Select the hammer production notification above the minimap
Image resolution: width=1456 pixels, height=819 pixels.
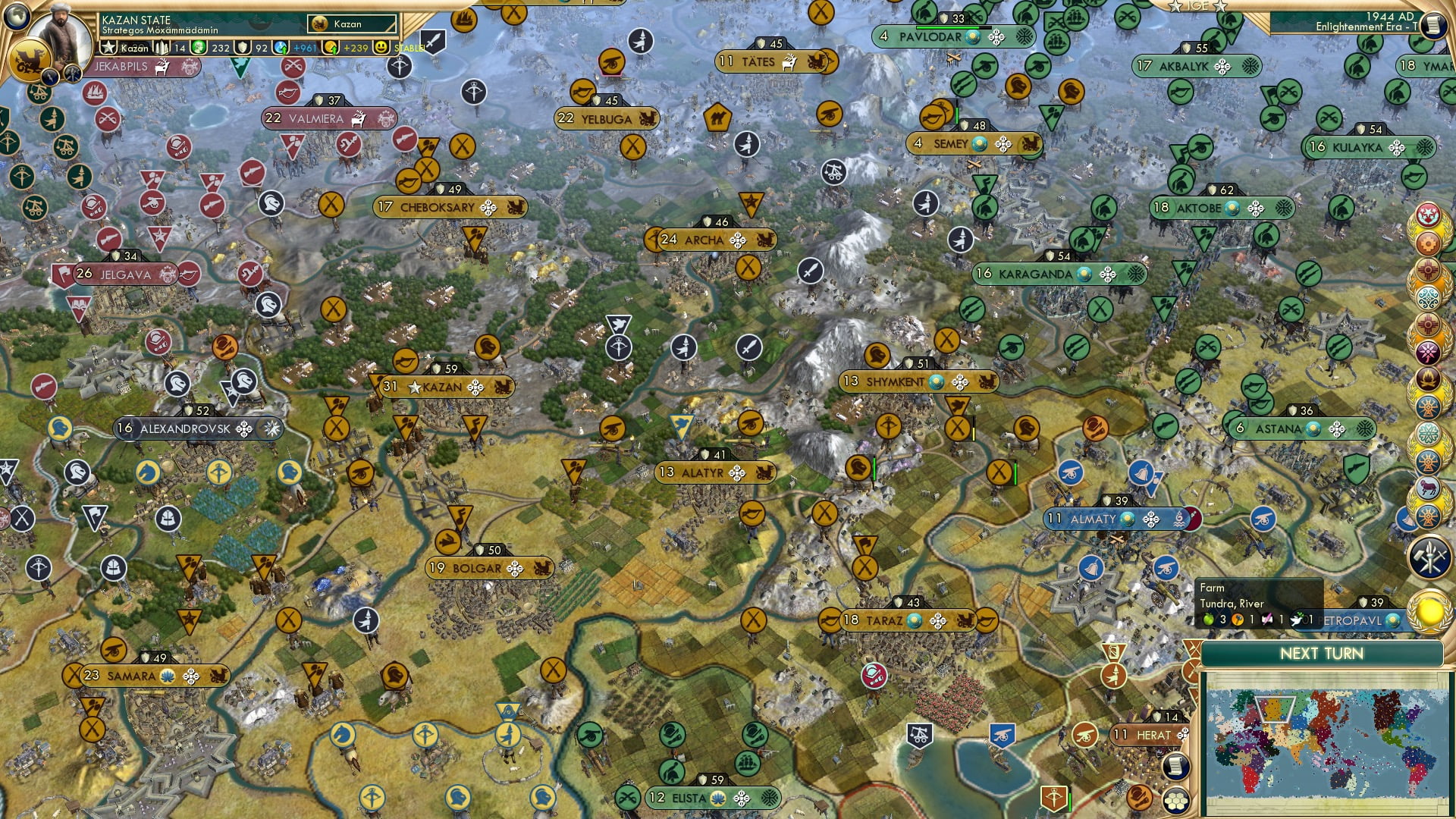[x=1429, y=556]
